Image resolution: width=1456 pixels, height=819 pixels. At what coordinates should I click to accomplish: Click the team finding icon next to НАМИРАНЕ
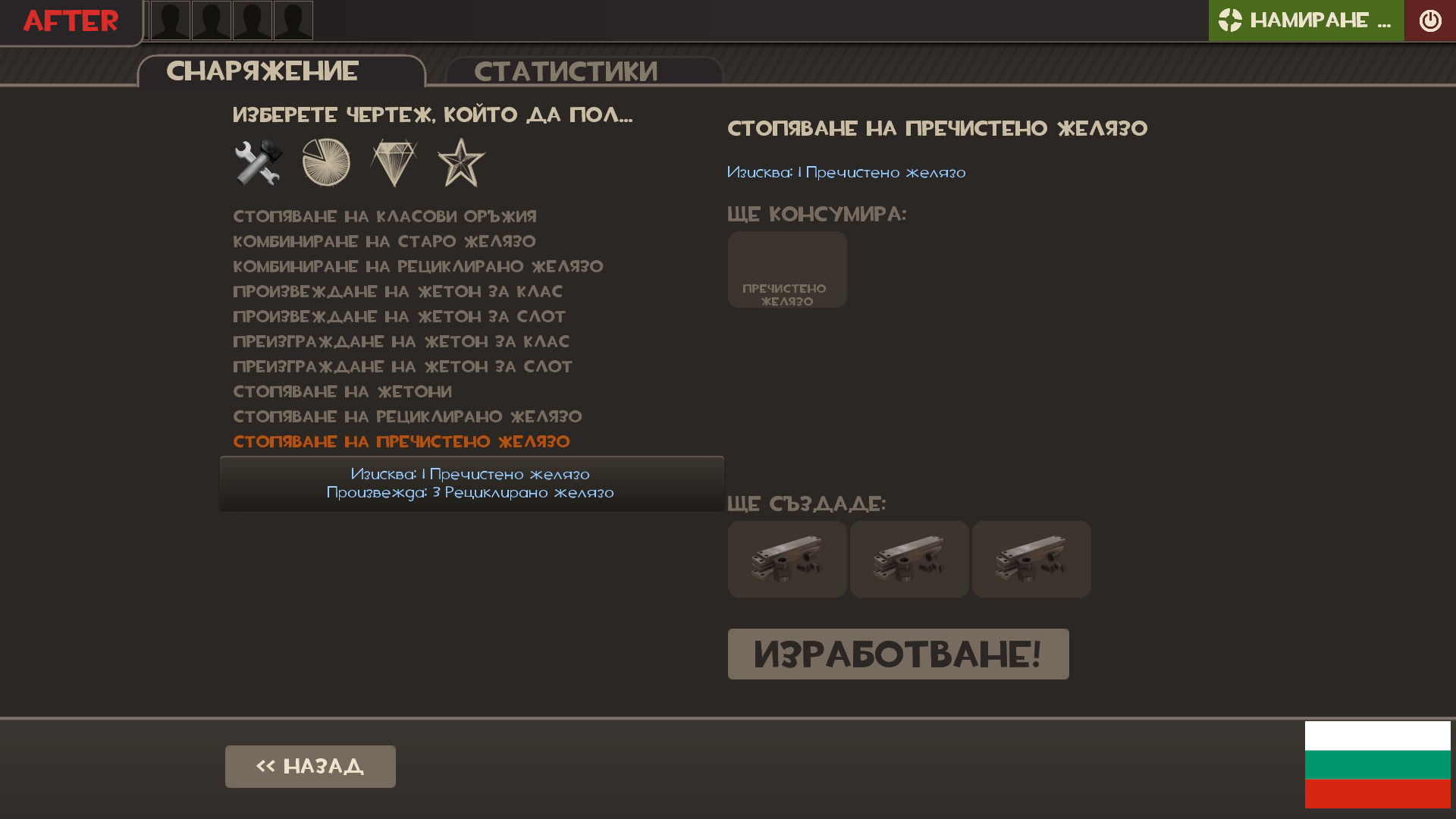click(1229, 20)
